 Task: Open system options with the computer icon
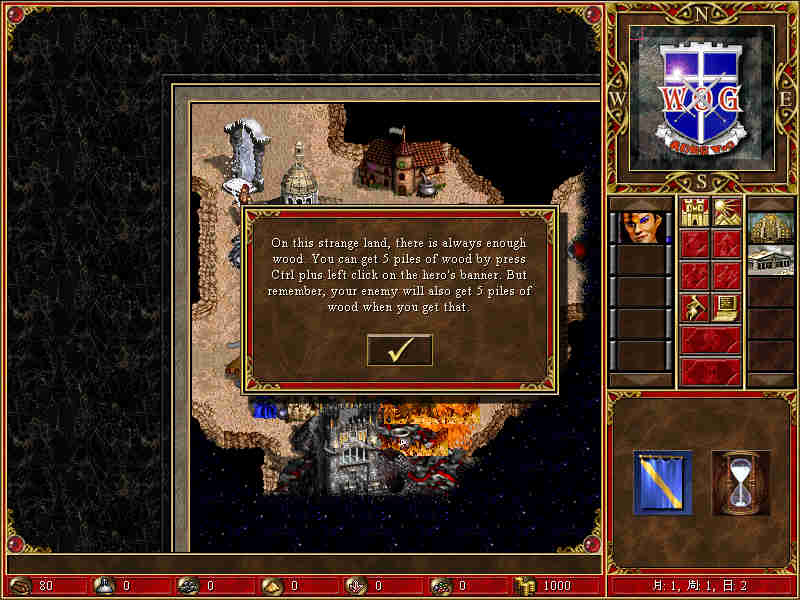726,307
